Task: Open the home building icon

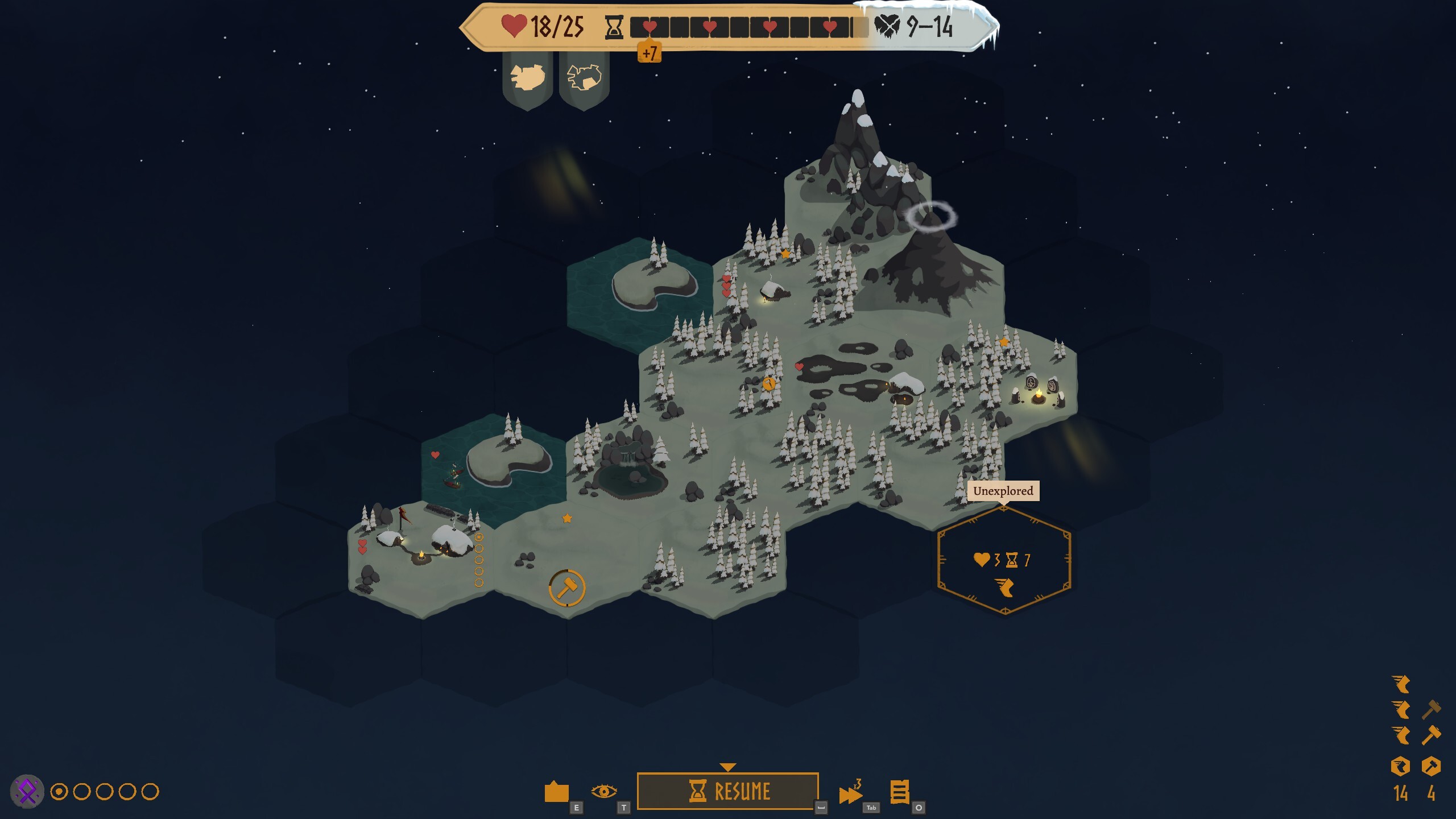Action: click(x=556, y=791)
